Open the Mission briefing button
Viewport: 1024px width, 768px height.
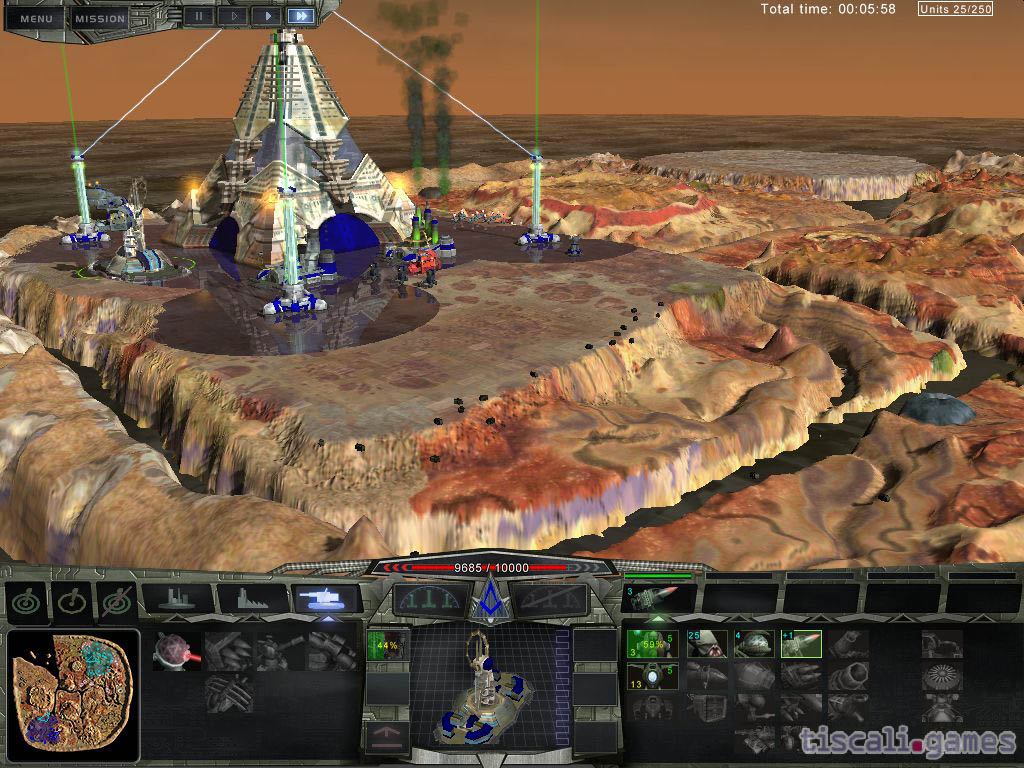[x=100, y=18]
